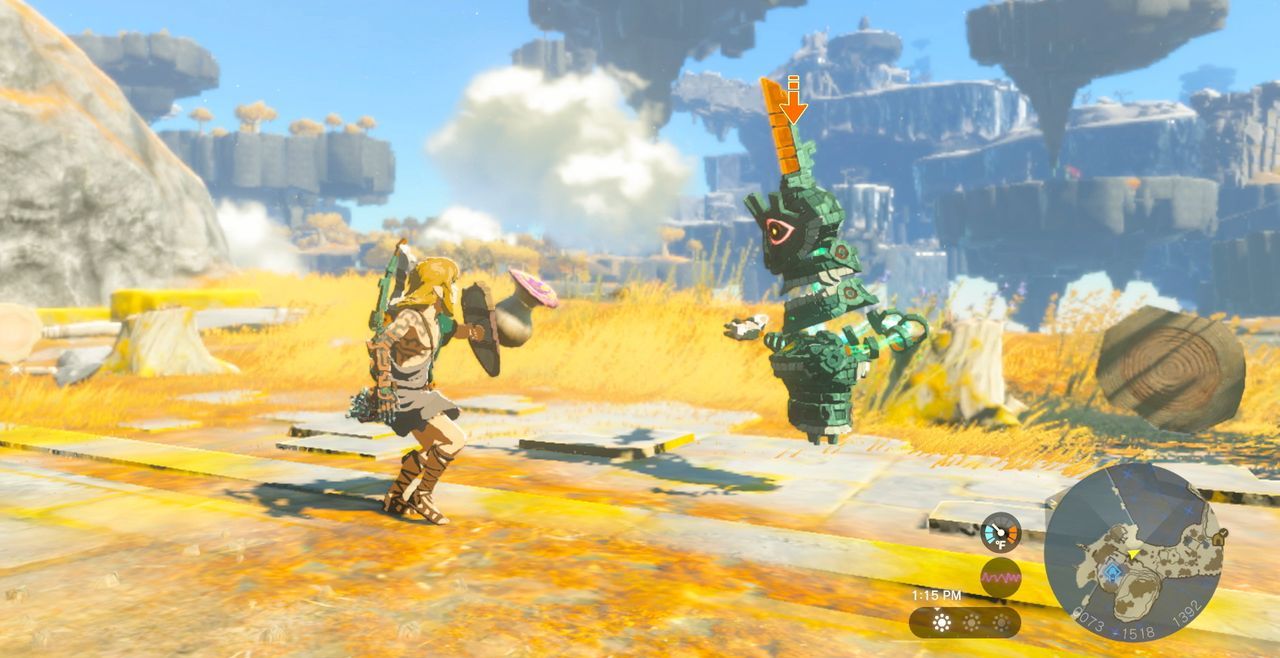This screenshot has width=1280, height=658.
Task: Check the temperature gauge icon
Action: pyautogui.click(x=1000, y=532)
